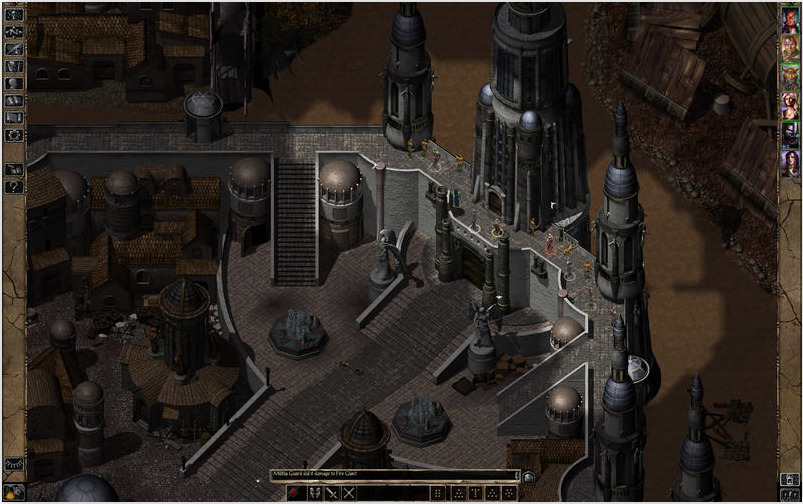Click the skull icon atop the sidebar
The image size is (803, 504).
[14, 14]
